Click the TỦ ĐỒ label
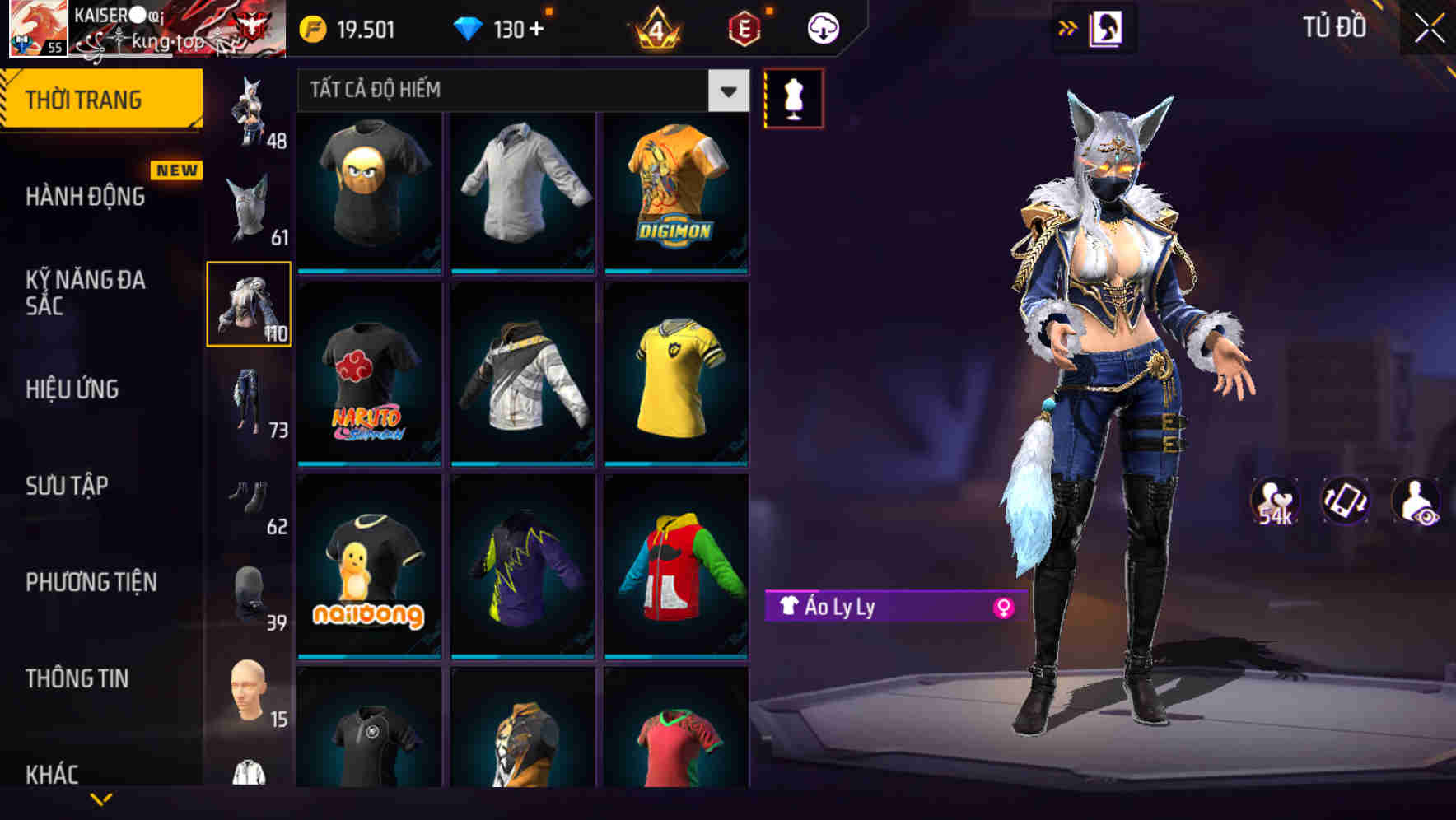 pyautogui.click(x=1336, y=27)
